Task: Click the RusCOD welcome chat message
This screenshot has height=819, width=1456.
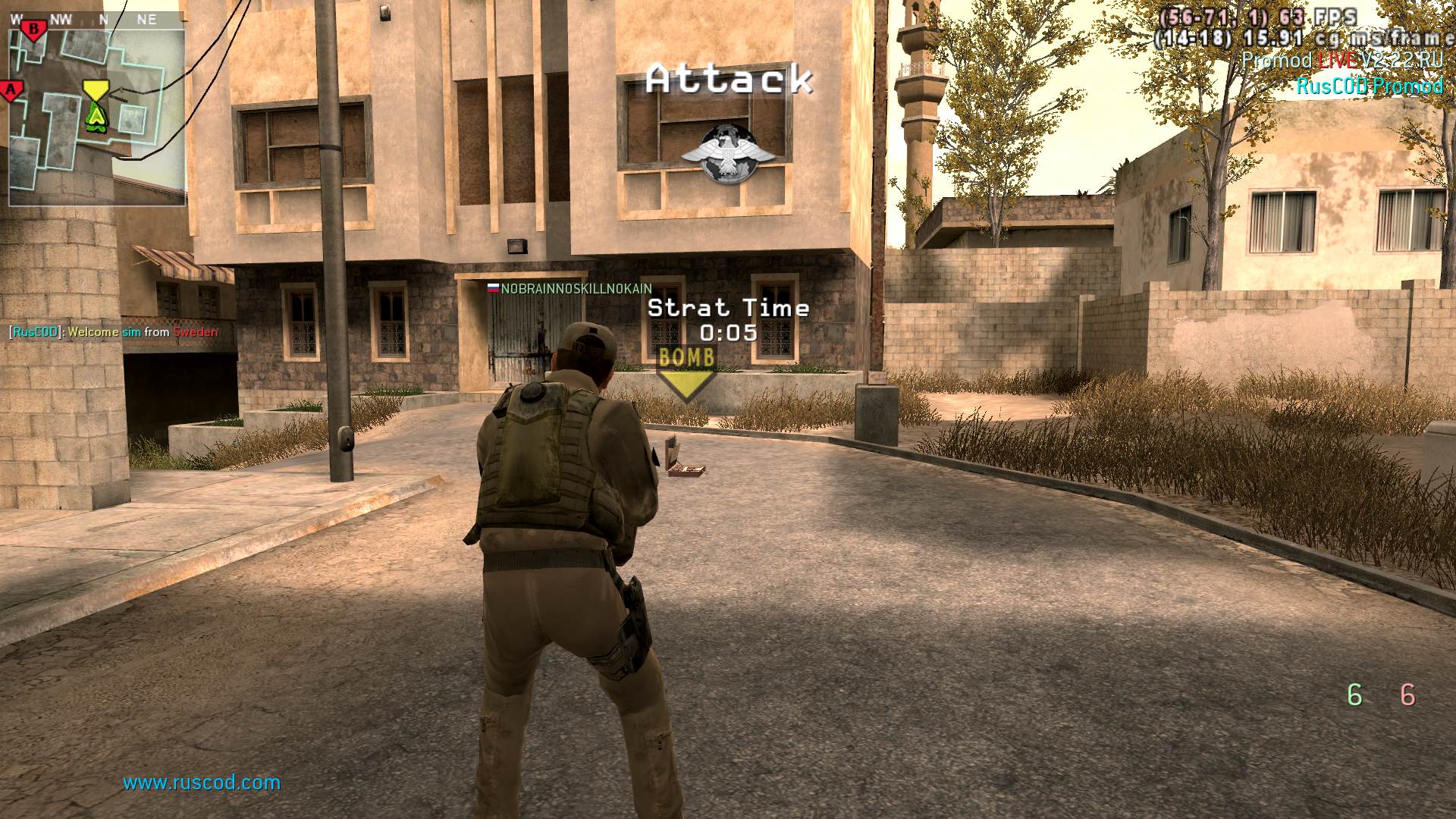Action: coord(114,332)
